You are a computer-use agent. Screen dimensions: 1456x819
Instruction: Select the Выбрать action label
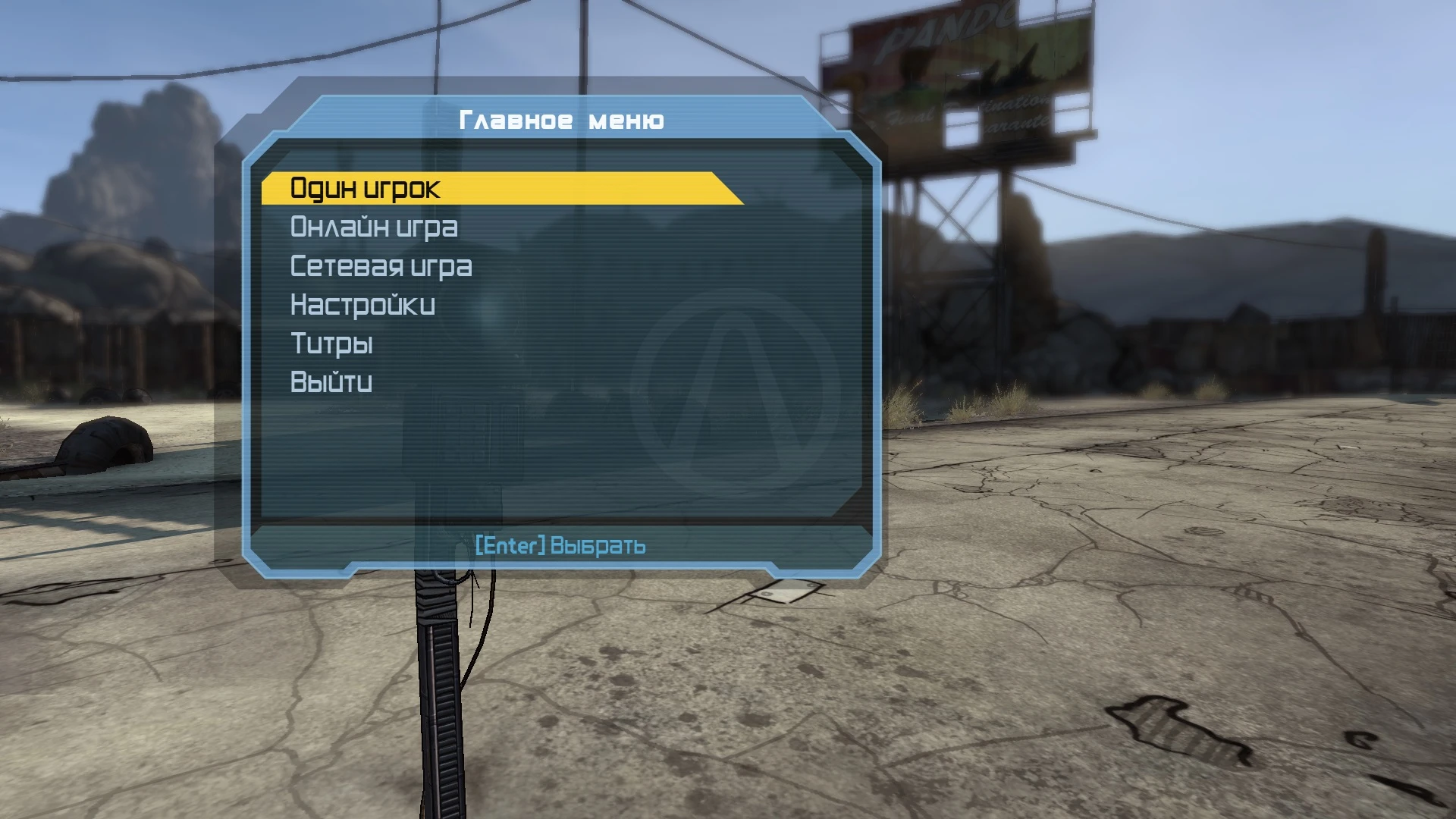[x=598, y=545]
